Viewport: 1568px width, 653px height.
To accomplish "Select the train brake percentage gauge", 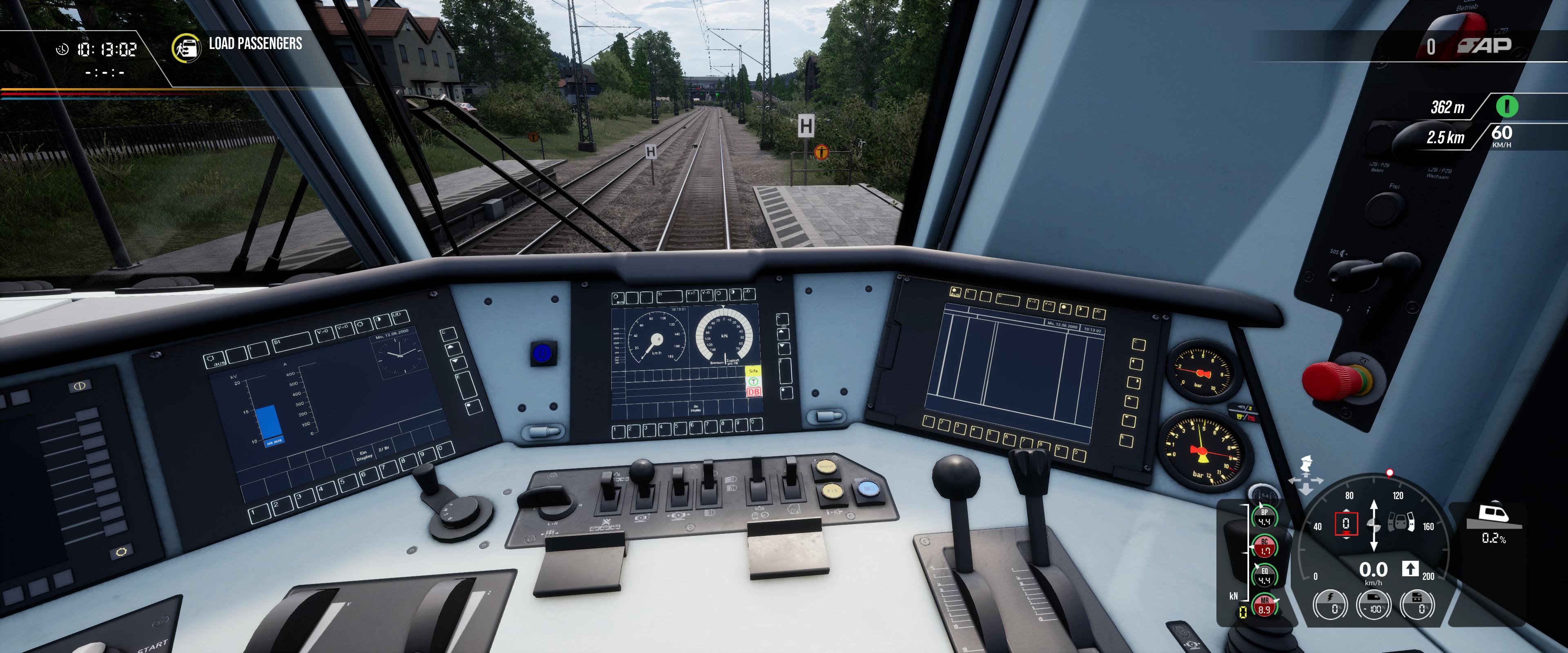I will (x=1374, y=605).
